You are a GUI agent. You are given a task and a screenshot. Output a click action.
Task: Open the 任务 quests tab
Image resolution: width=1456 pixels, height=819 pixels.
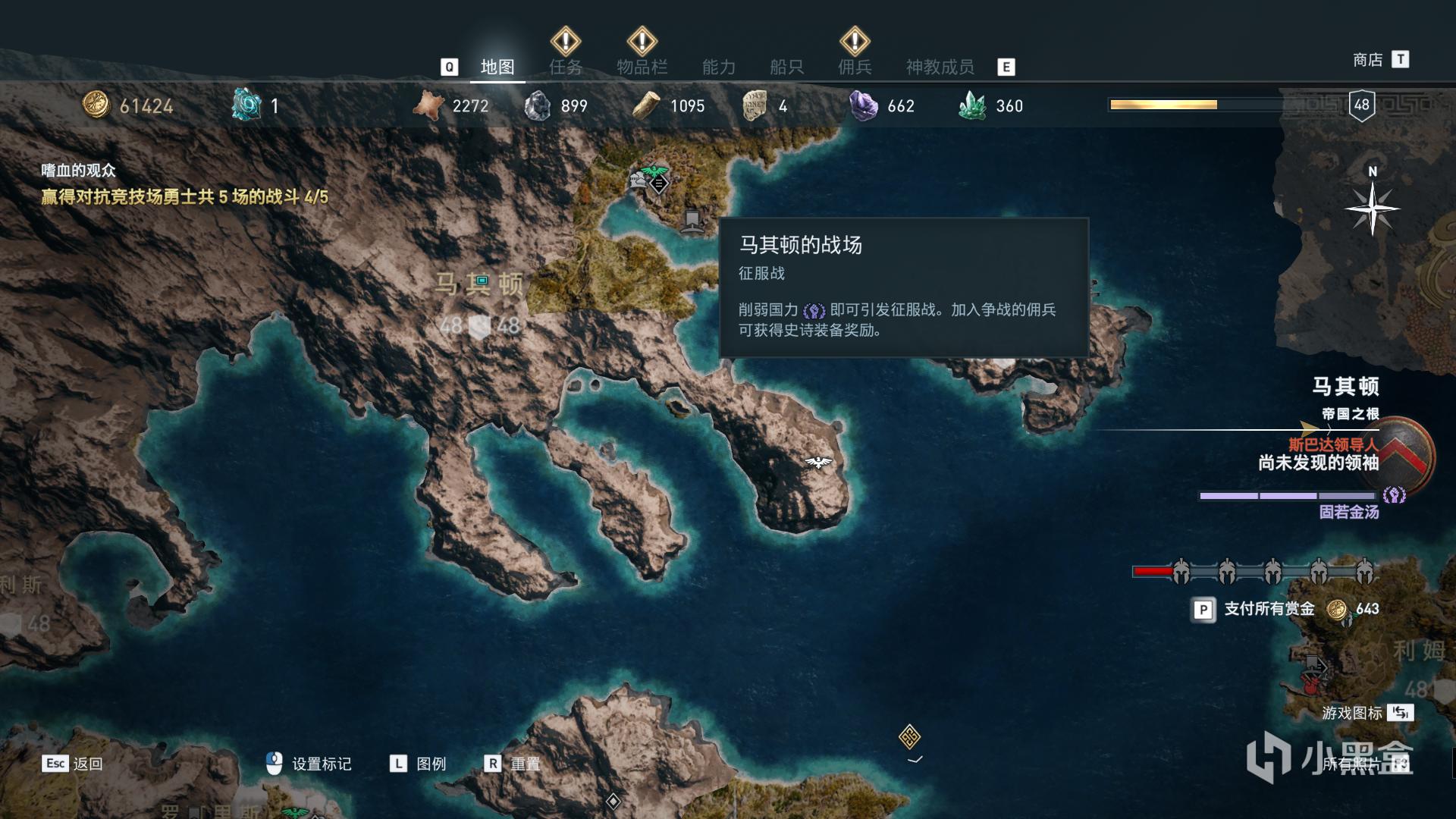pos(566,67)
